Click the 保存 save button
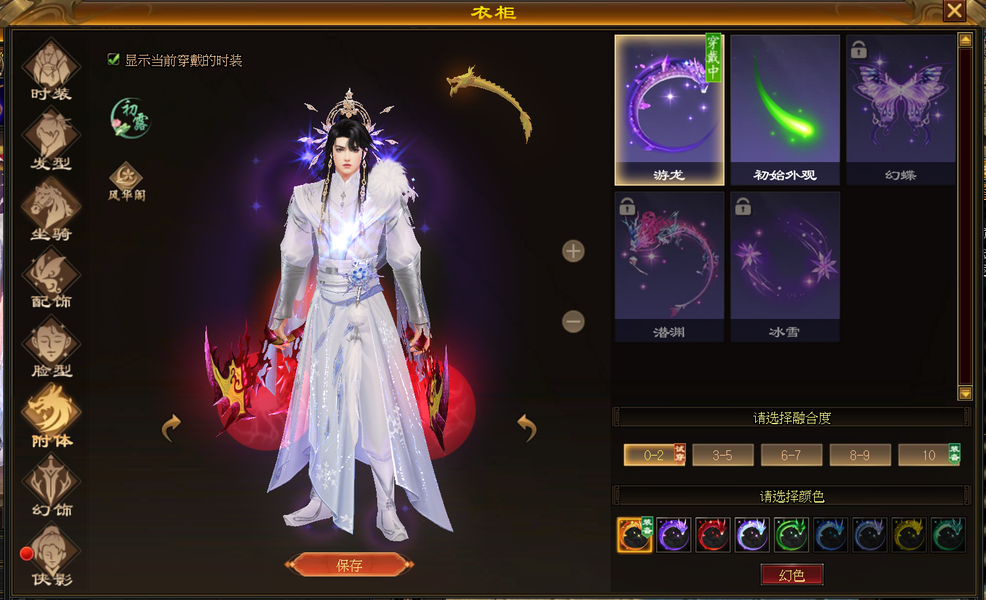Viewport: 986px width, 600px height. pyautogui.click(x=348, y=565)
